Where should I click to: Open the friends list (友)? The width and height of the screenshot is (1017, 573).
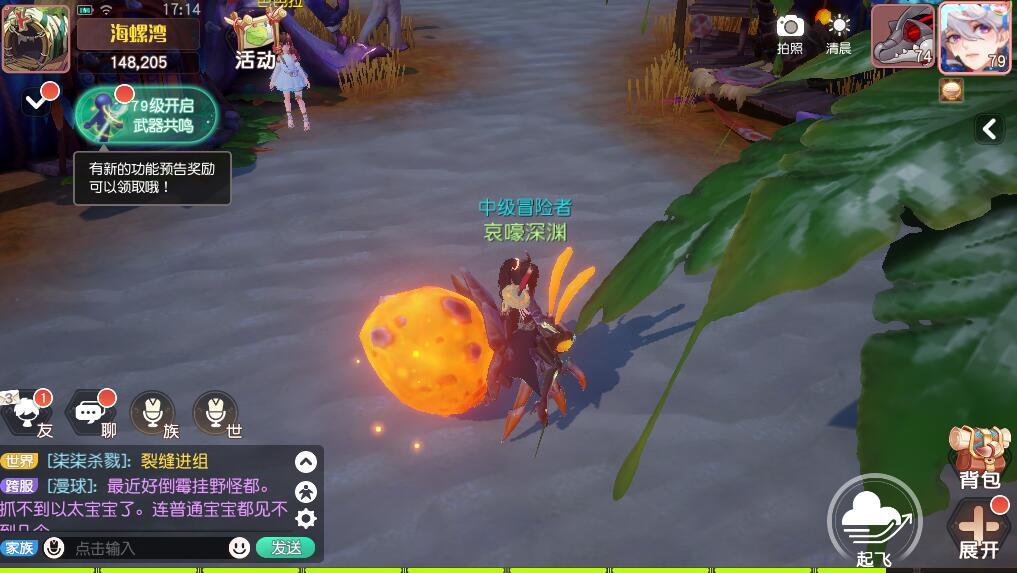(x=30, y=413)
